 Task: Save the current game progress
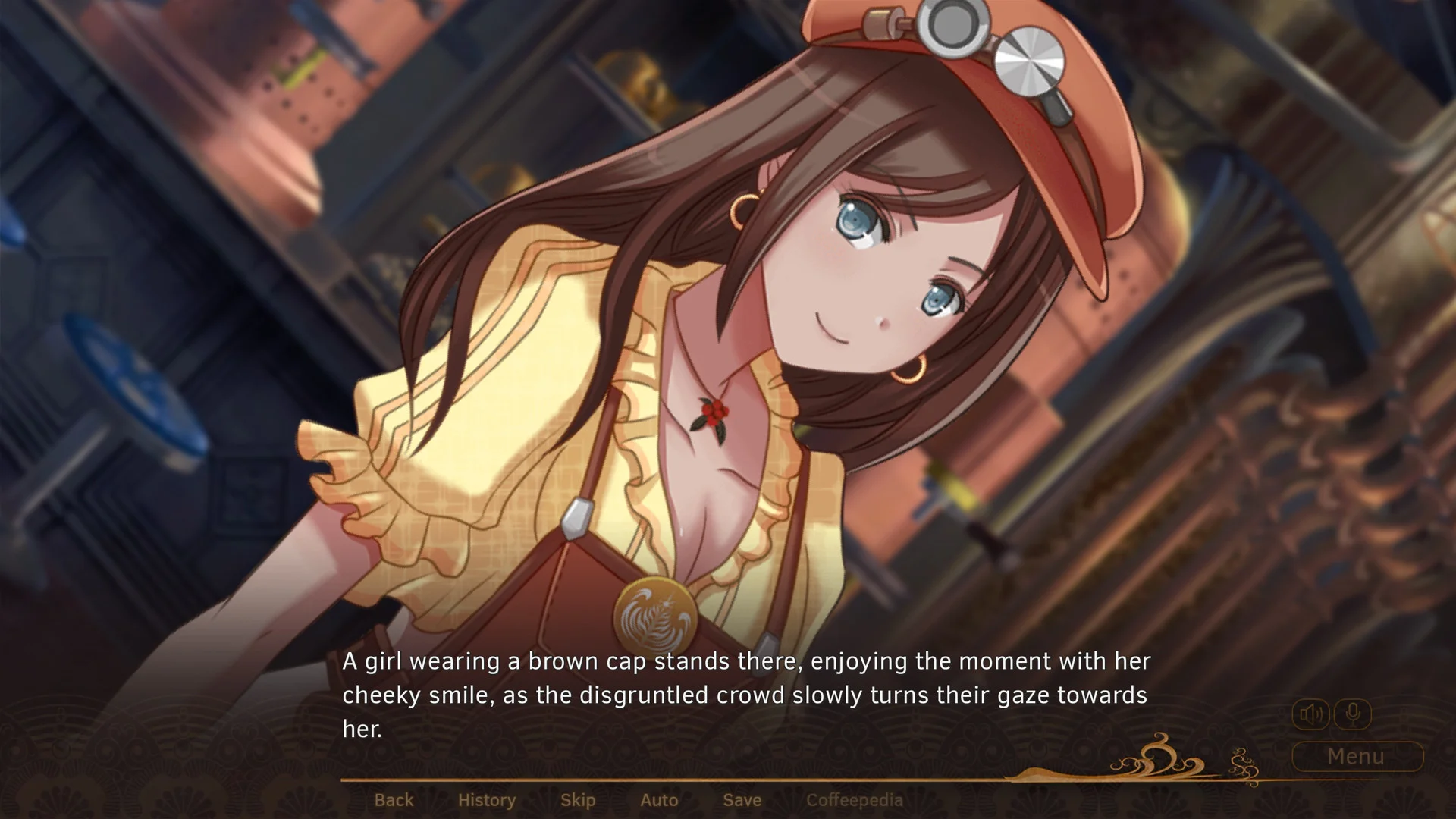742,799
